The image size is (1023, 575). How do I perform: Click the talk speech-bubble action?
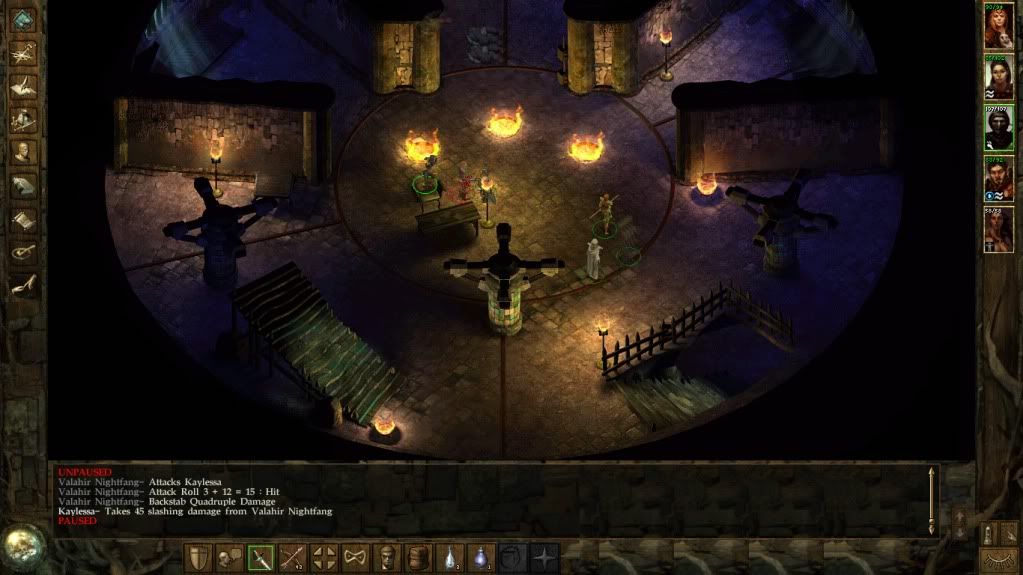229,557
